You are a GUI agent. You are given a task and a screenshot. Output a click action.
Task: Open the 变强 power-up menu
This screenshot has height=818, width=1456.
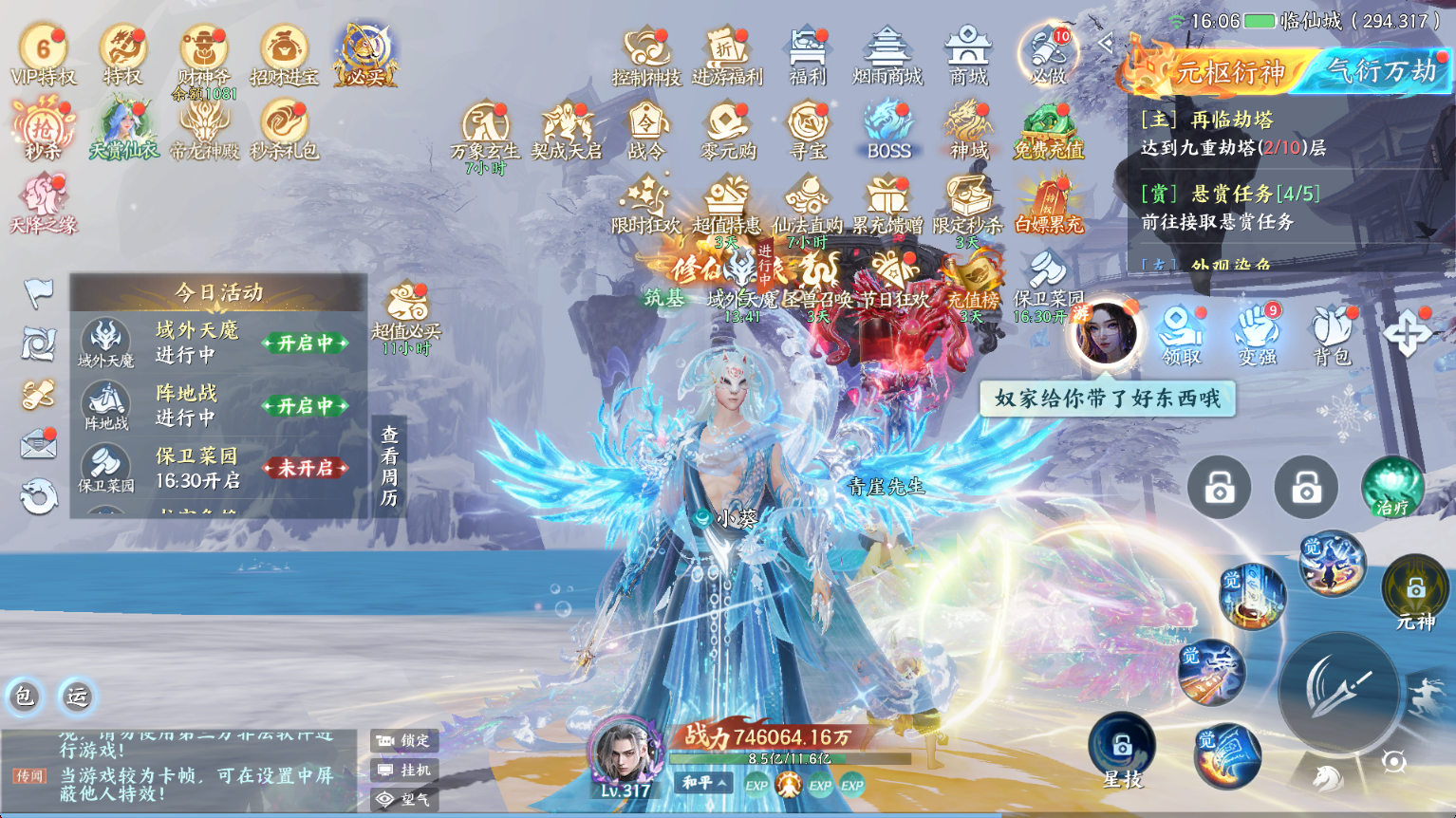pos(1257,333)
